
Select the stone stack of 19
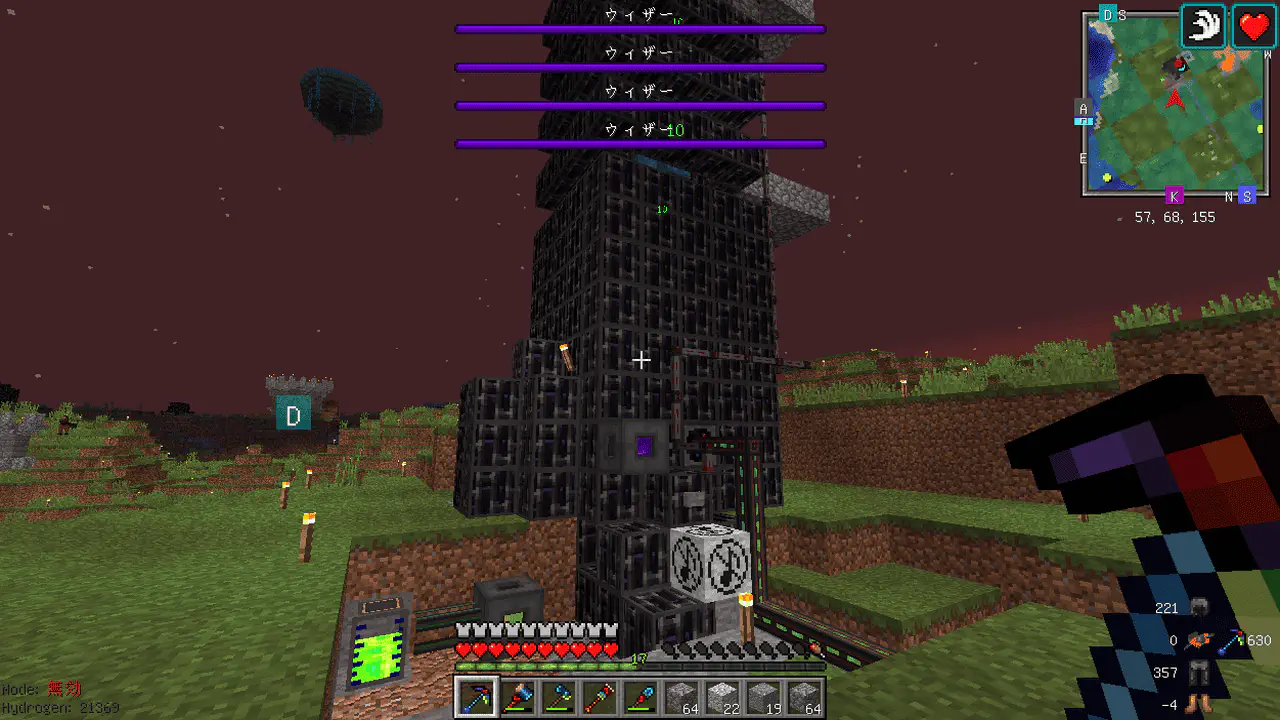click(763, 697)
